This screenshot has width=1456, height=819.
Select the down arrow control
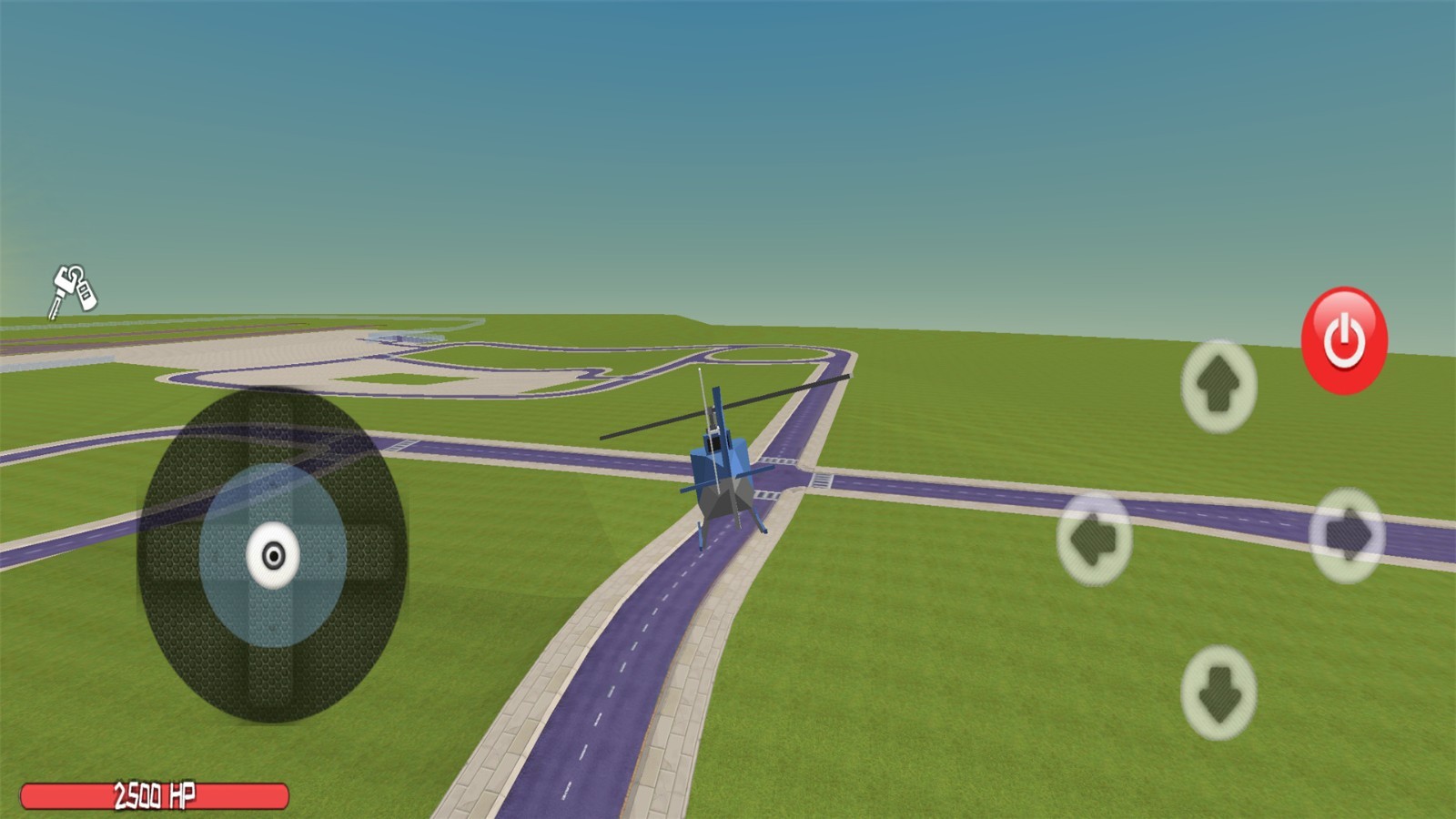[1218, 693]
